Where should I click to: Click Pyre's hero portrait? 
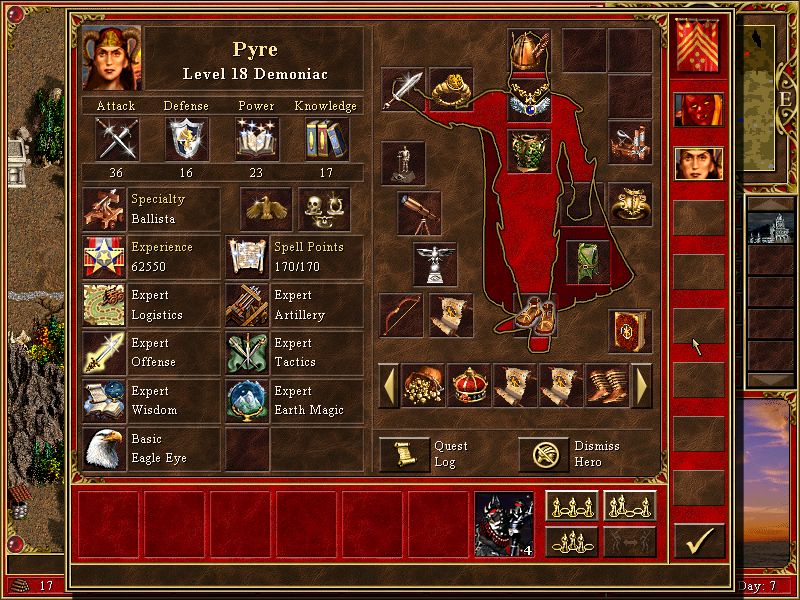pyautogui.click(x=112, y=58)
